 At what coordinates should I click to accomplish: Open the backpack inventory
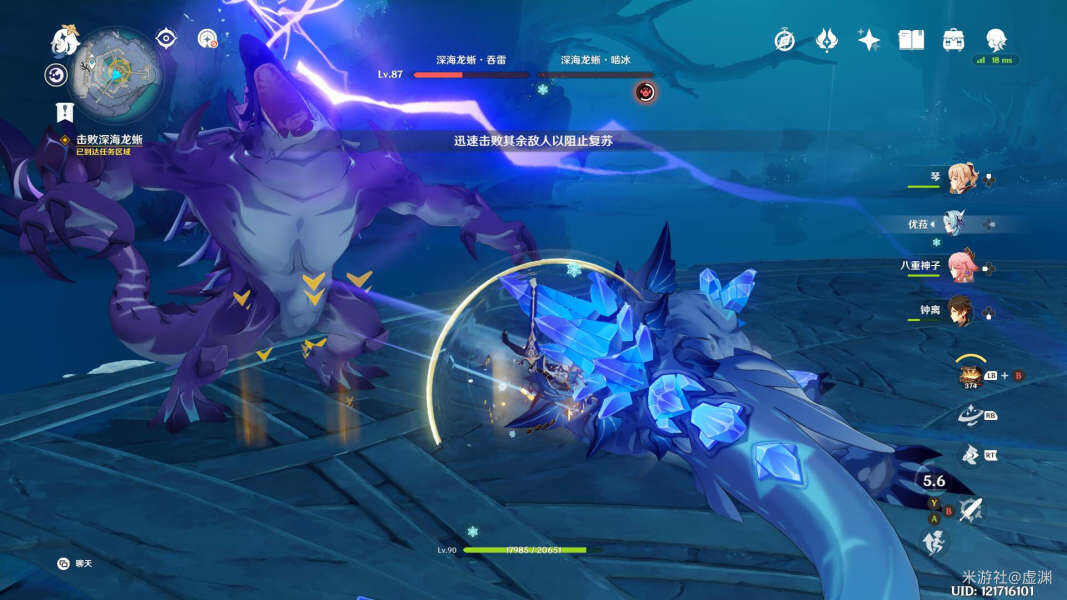click(x=953, y=40)
